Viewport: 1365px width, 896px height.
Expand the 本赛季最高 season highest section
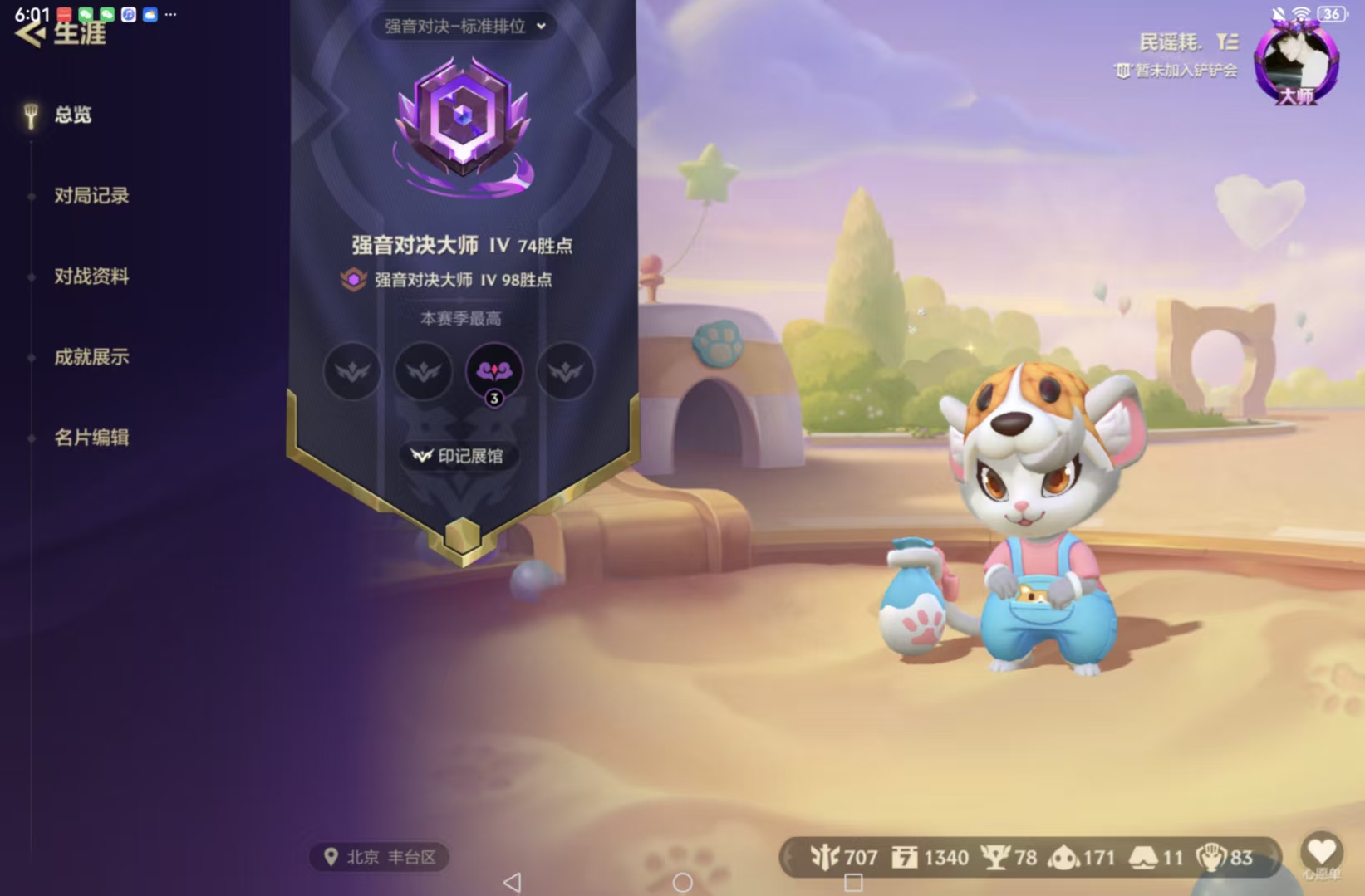(x=463, y=318)
